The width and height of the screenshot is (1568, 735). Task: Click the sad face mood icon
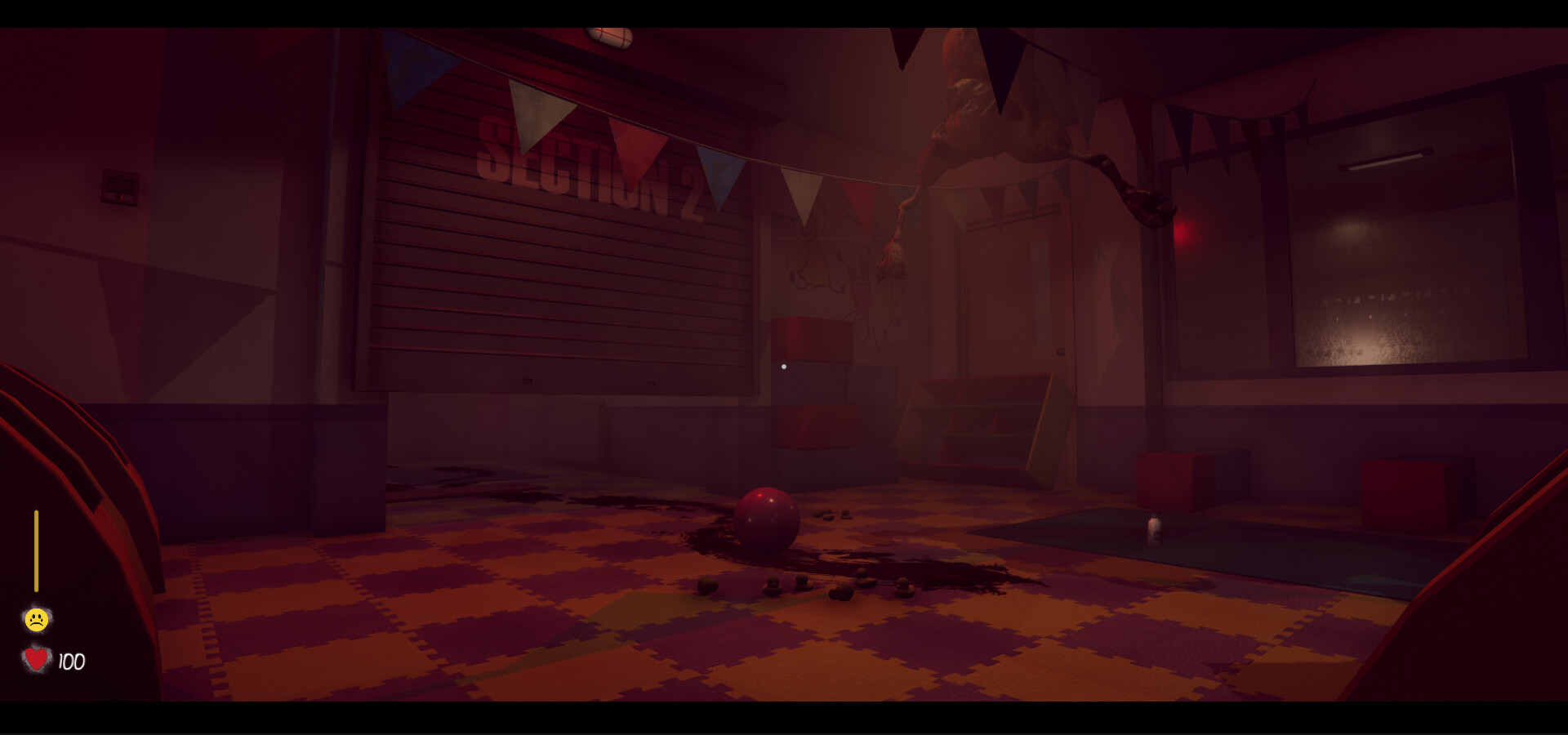tap(36, 619)
